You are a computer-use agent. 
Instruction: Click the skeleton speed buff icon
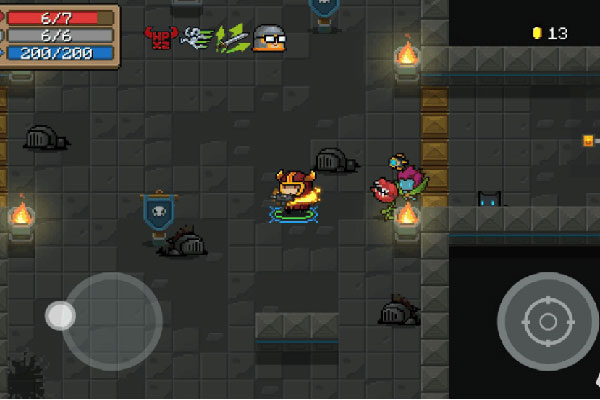coord(196,38)
